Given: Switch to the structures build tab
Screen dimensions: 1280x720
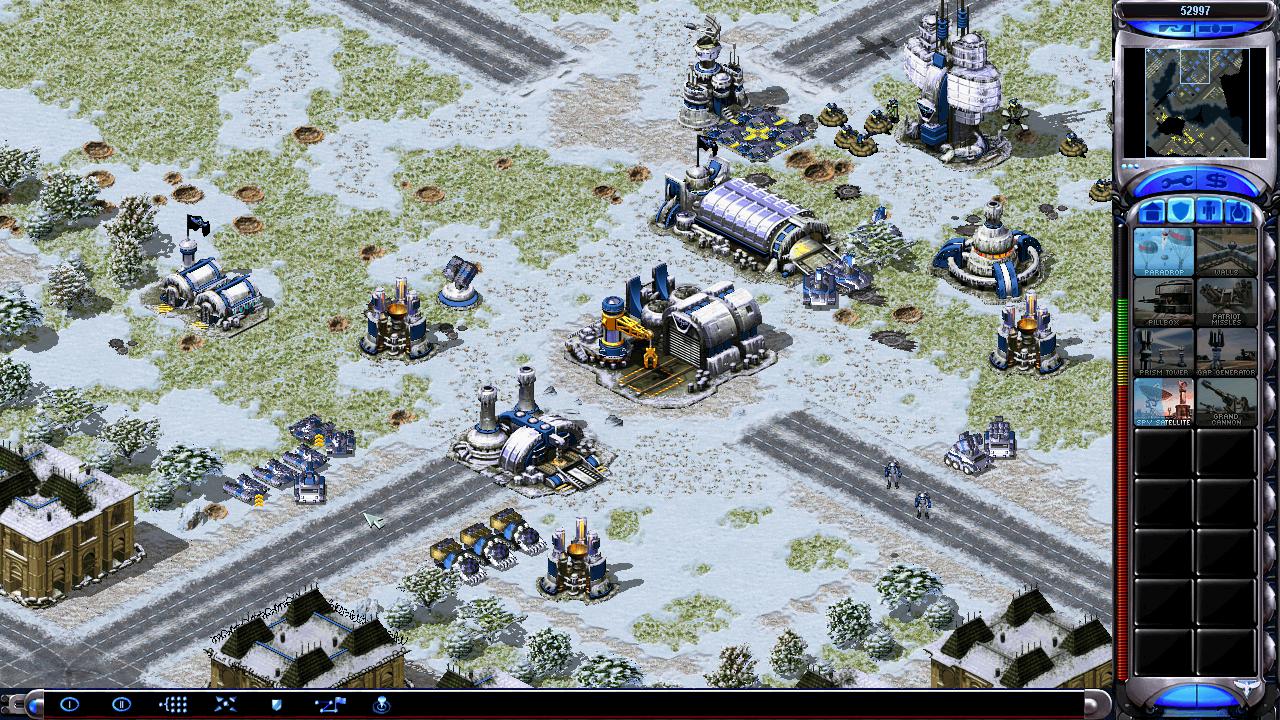Looking at the screenshot, I should point(1151,211).
